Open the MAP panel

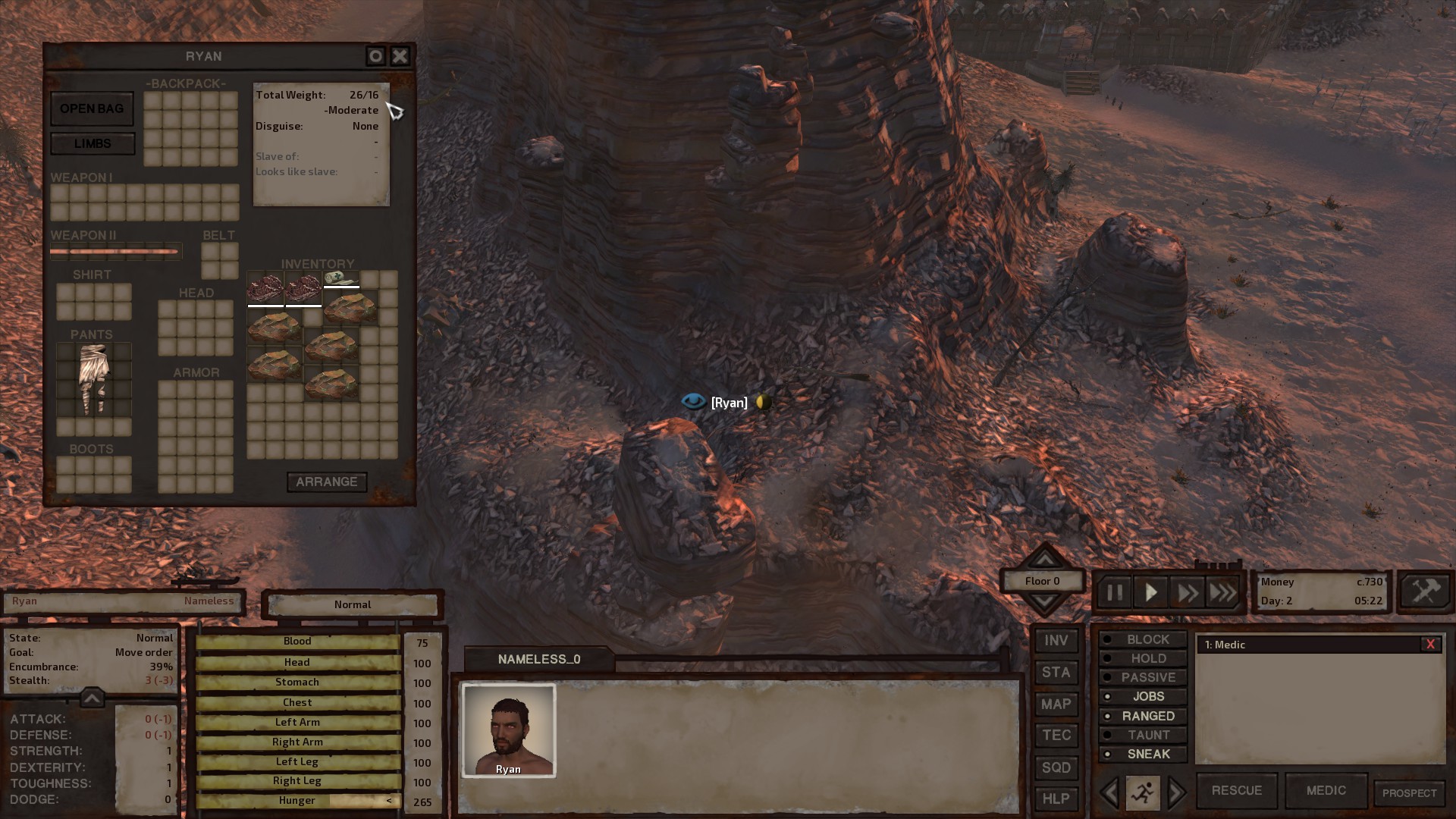point(1056,704)
